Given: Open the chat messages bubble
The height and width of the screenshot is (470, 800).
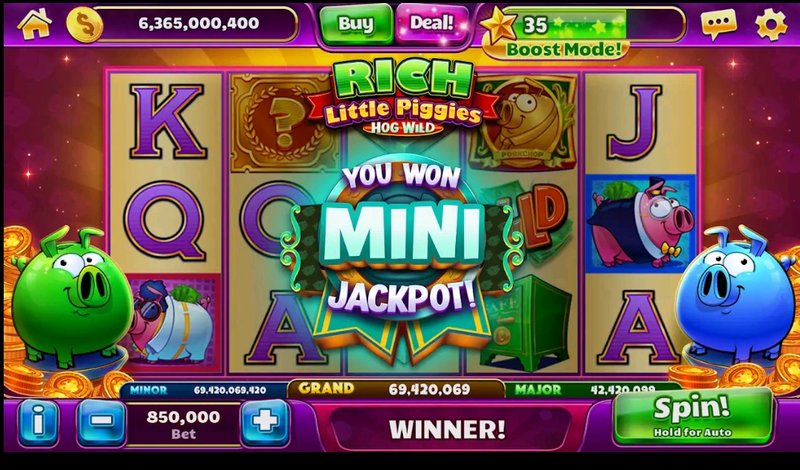Looking at the screenshot, I should point(718,23).
